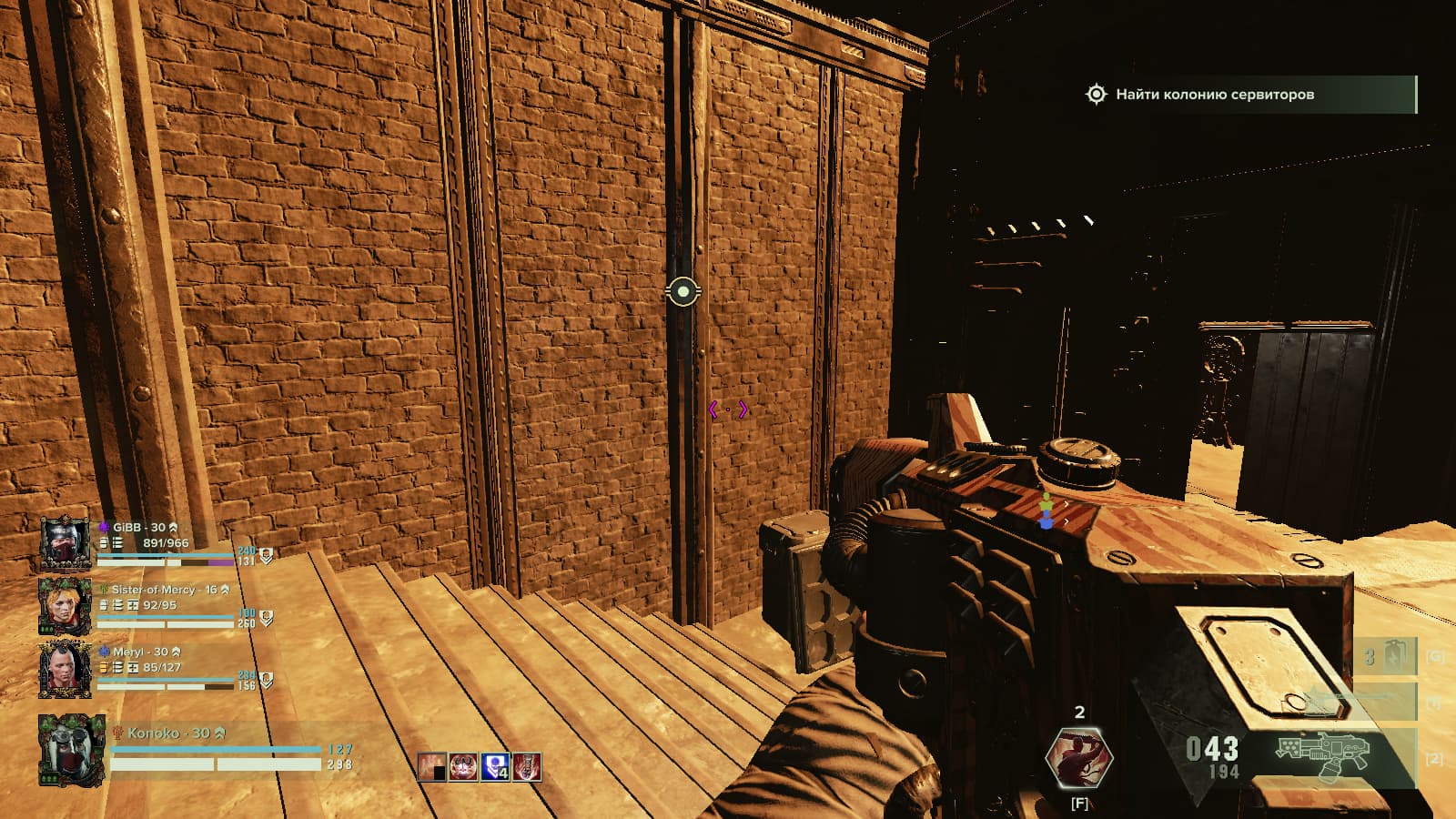Viewport: 1456px width, 819px height.
Task: Select GiBB's teammate portrait
Action: click(x=65, y=543)
